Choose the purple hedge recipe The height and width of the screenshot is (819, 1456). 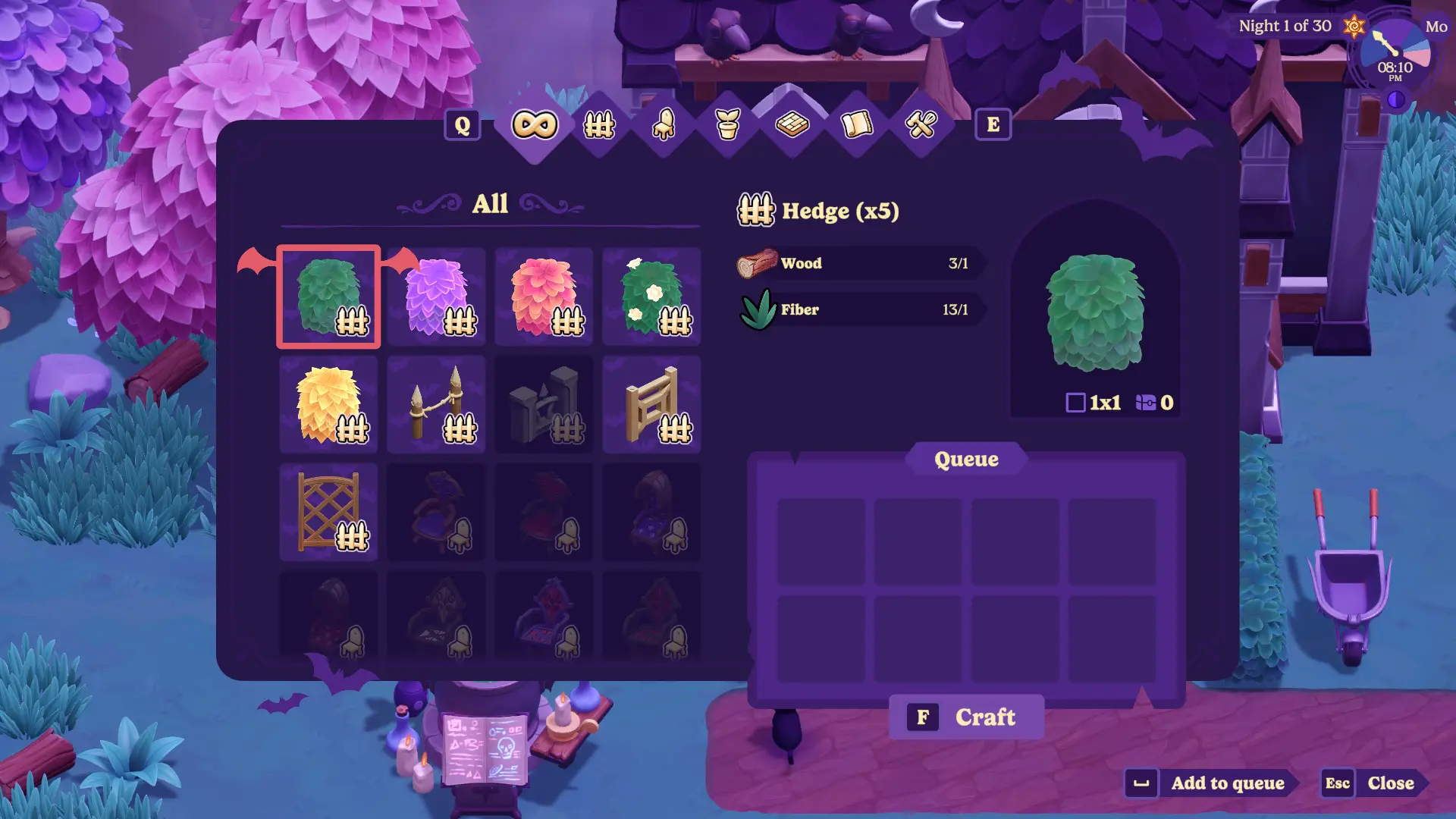point(436,297)
